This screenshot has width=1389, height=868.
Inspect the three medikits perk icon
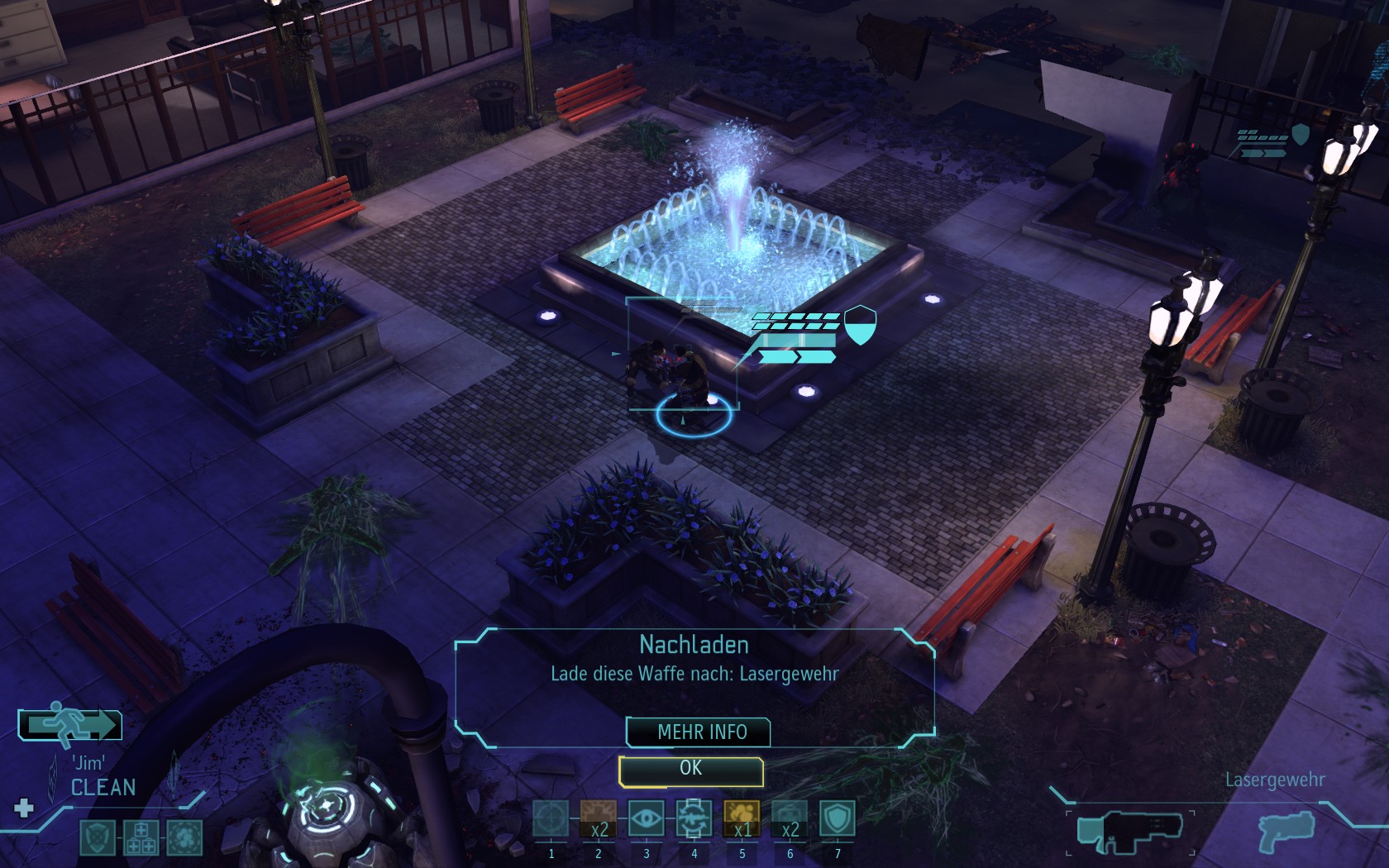pos(141,837)
